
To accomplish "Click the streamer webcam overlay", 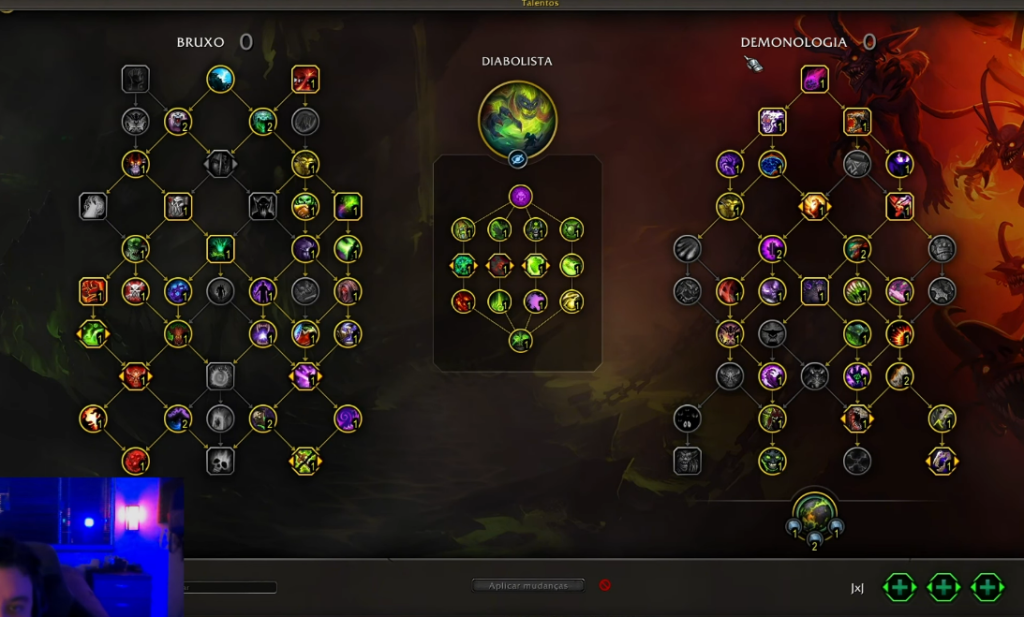I will pos(91,546).
